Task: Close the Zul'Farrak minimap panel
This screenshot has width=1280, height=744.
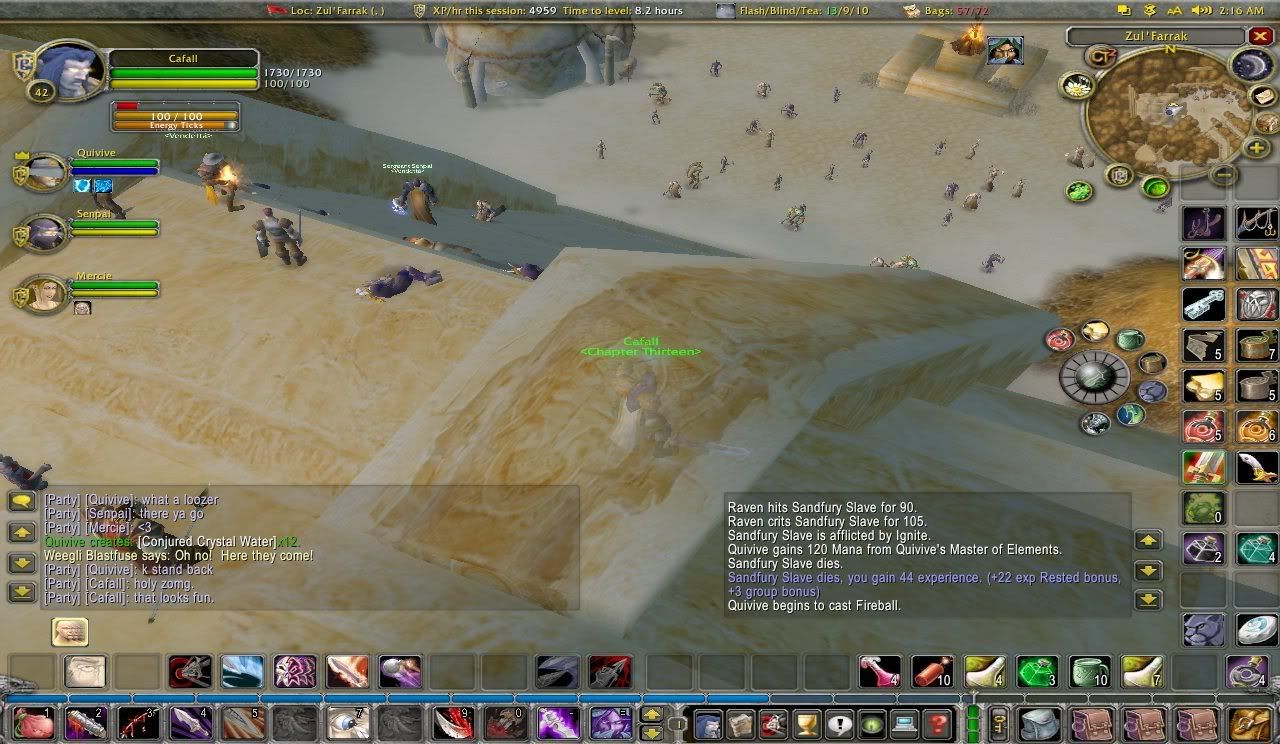Action: click(x=1260, y=36)
